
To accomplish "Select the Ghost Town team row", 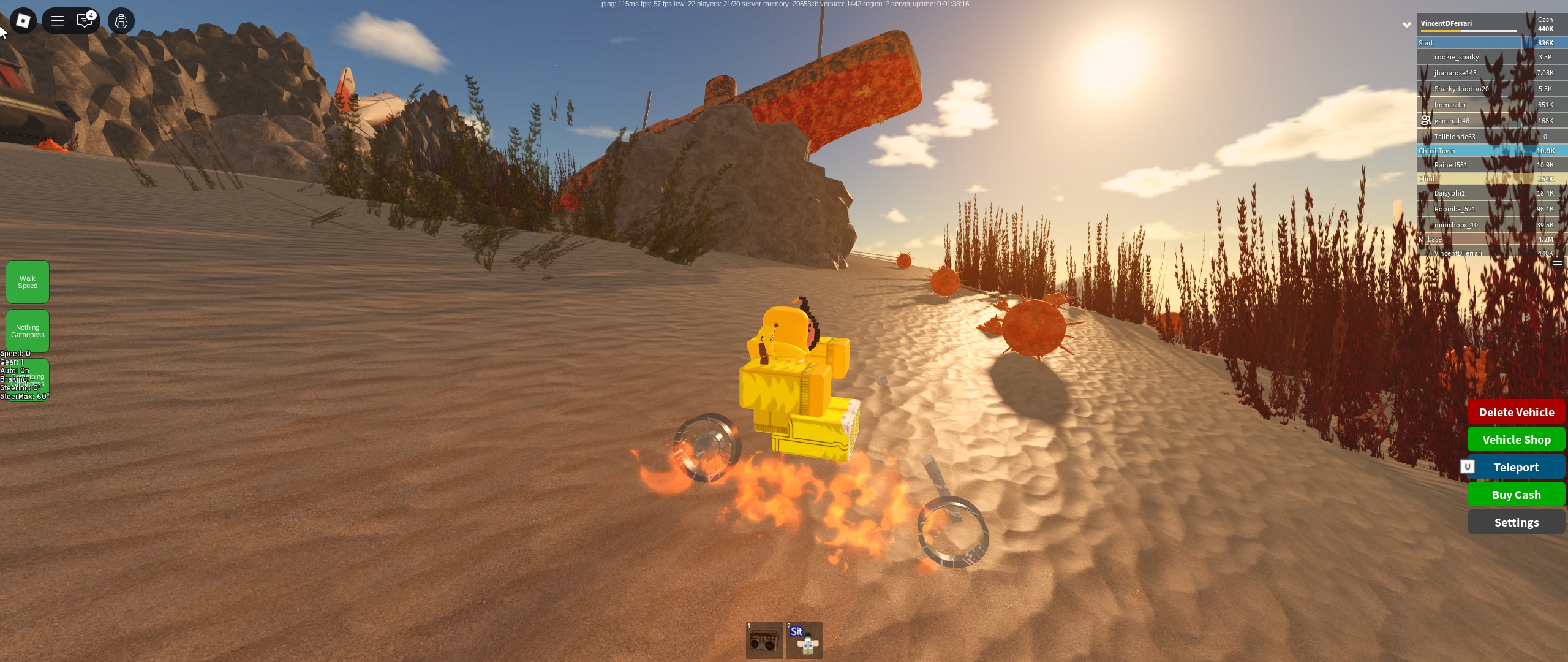I will click(1470, 151).
